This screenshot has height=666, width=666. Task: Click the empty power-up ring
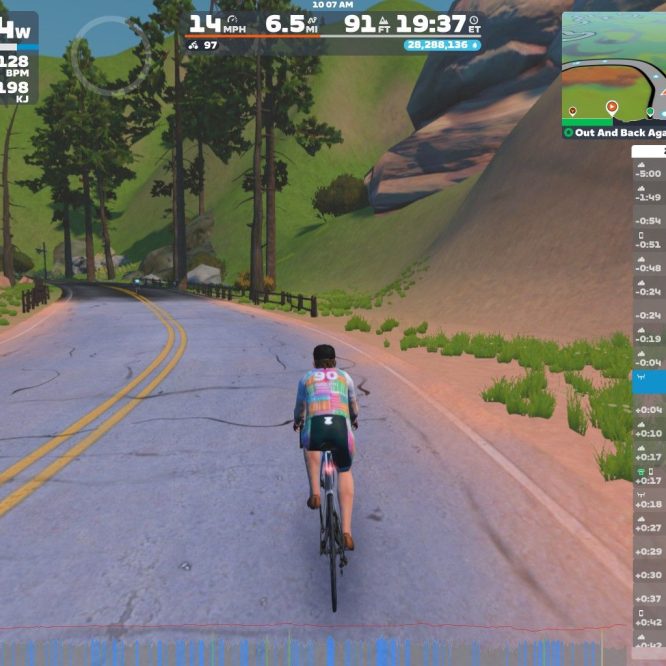(x=111, y=54)
